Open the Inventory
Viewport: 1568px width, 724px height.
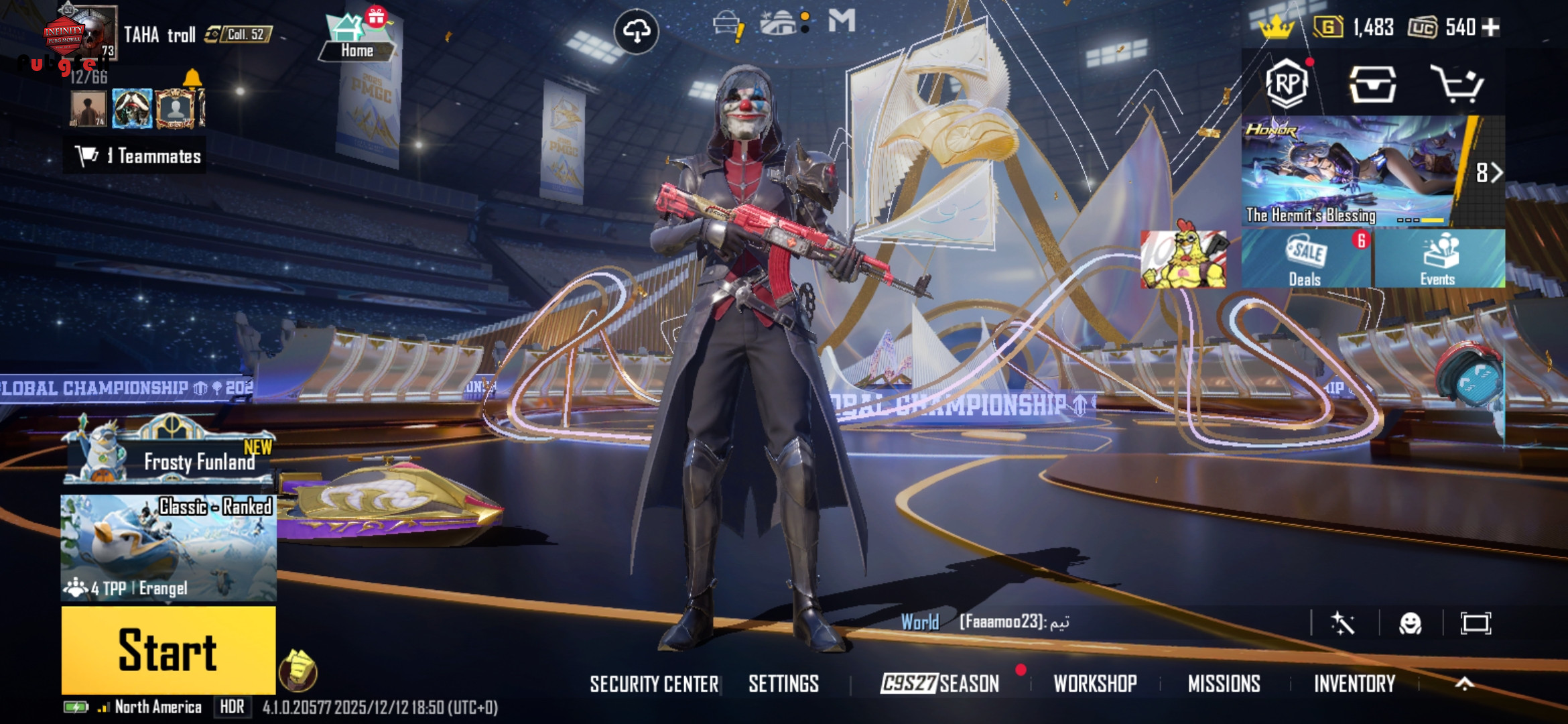pos(1354,684)
